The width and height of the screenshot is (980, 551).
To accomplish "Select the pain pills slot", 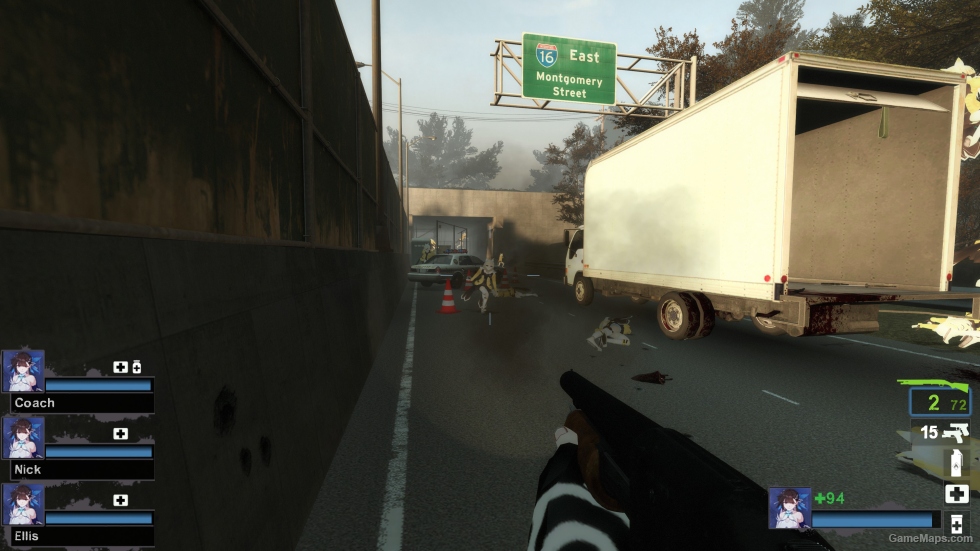I will [956, 526].
